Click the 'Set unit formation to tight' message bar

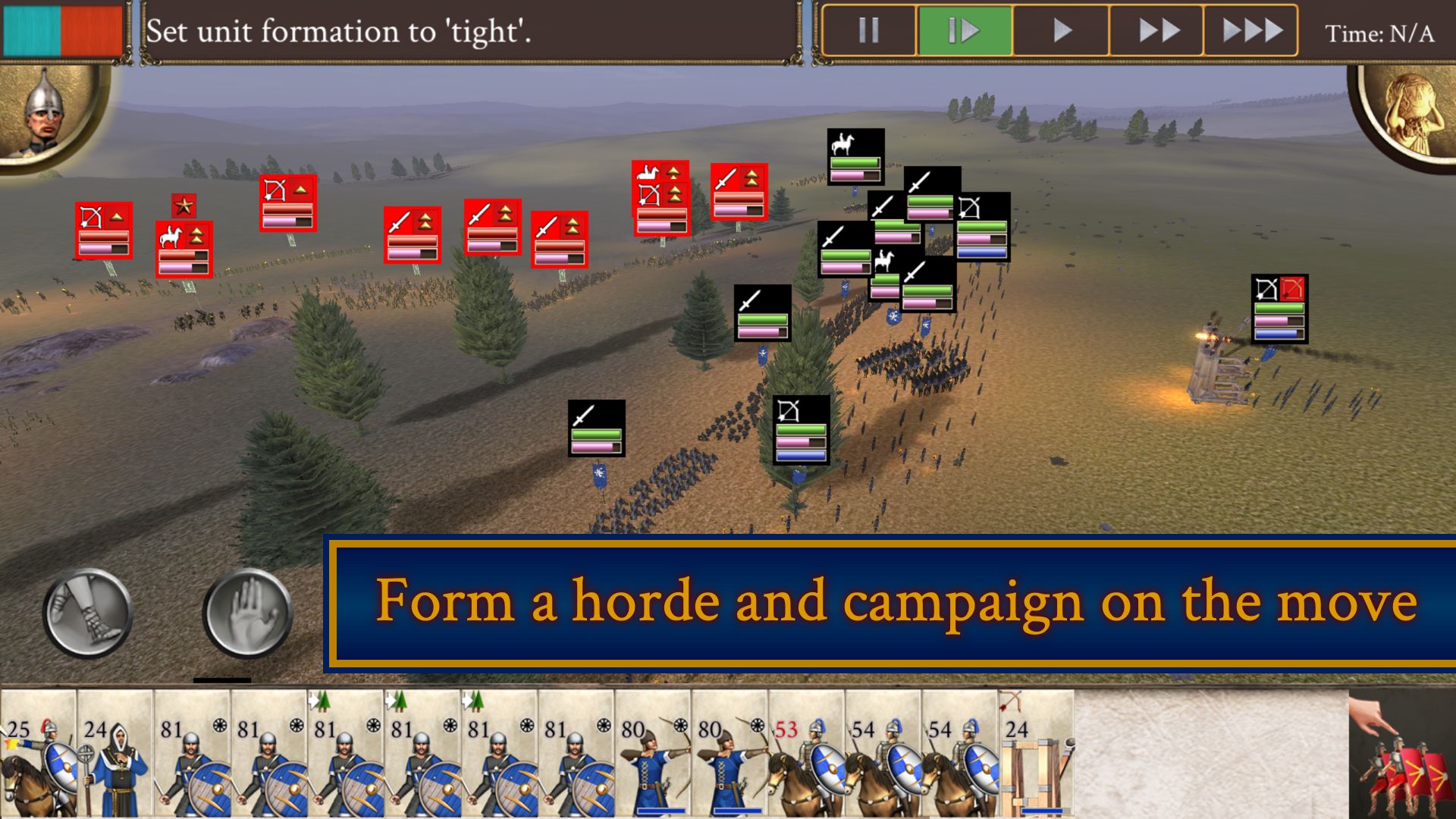coord(341,32)
